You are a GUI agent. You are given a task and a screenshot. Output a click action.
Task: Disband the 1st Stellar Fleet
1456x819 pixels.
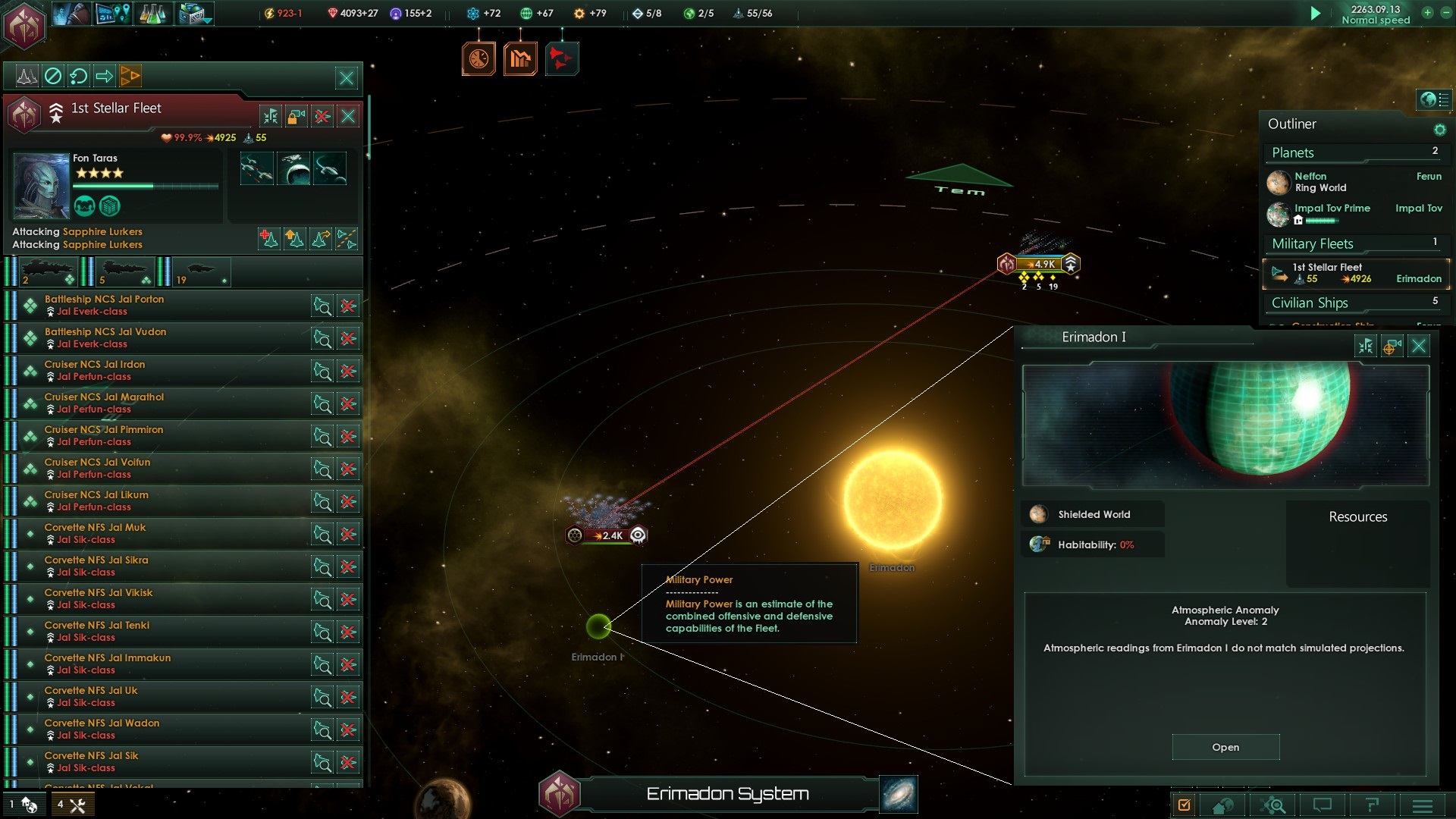click(x=322, y=116)
